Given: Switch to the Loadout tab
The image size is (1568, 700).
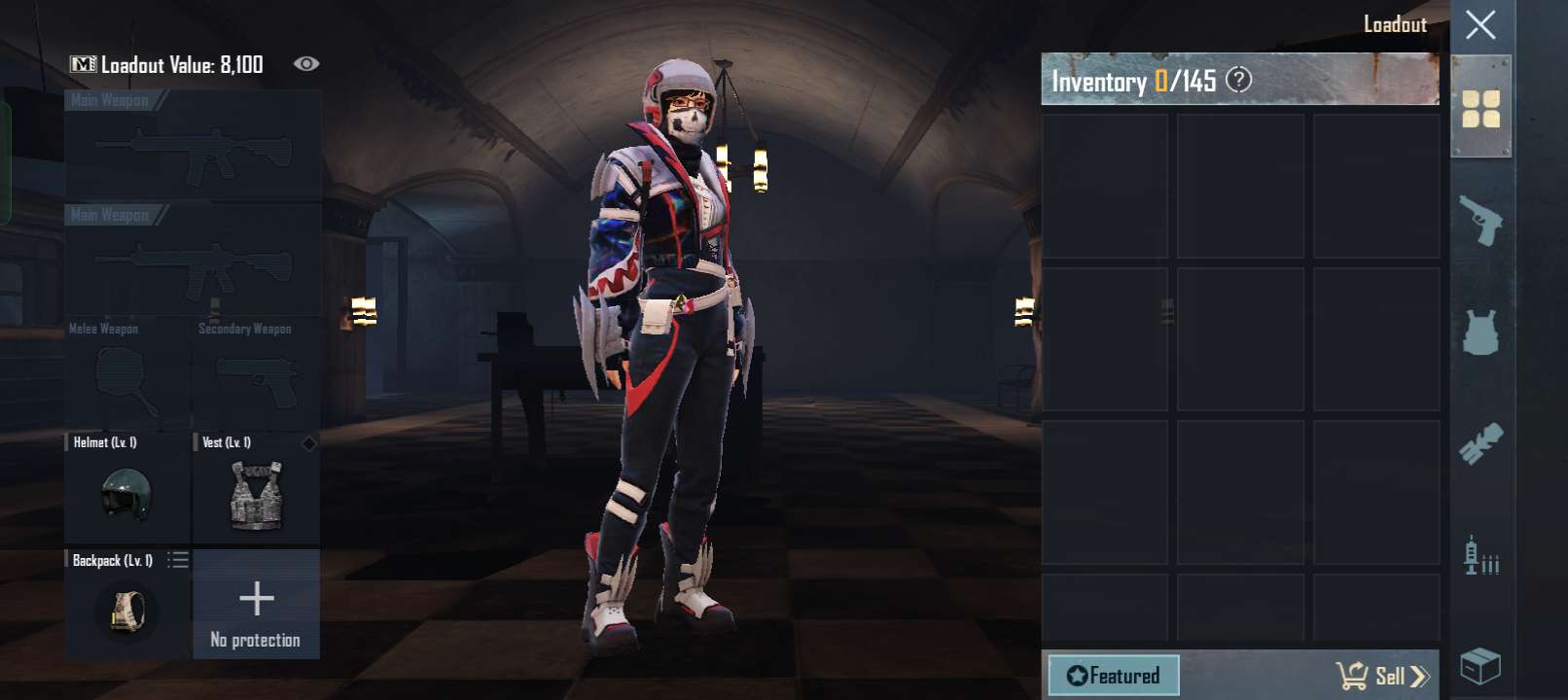Looking at the screenshot, I should [x=1398, y=25].
